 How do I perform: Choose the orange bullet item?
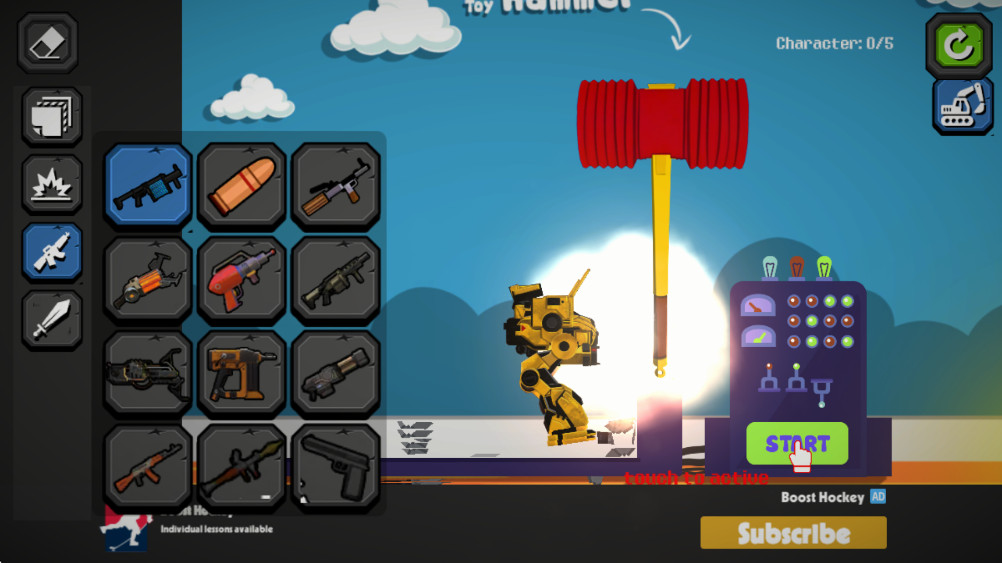pos(242,186)
